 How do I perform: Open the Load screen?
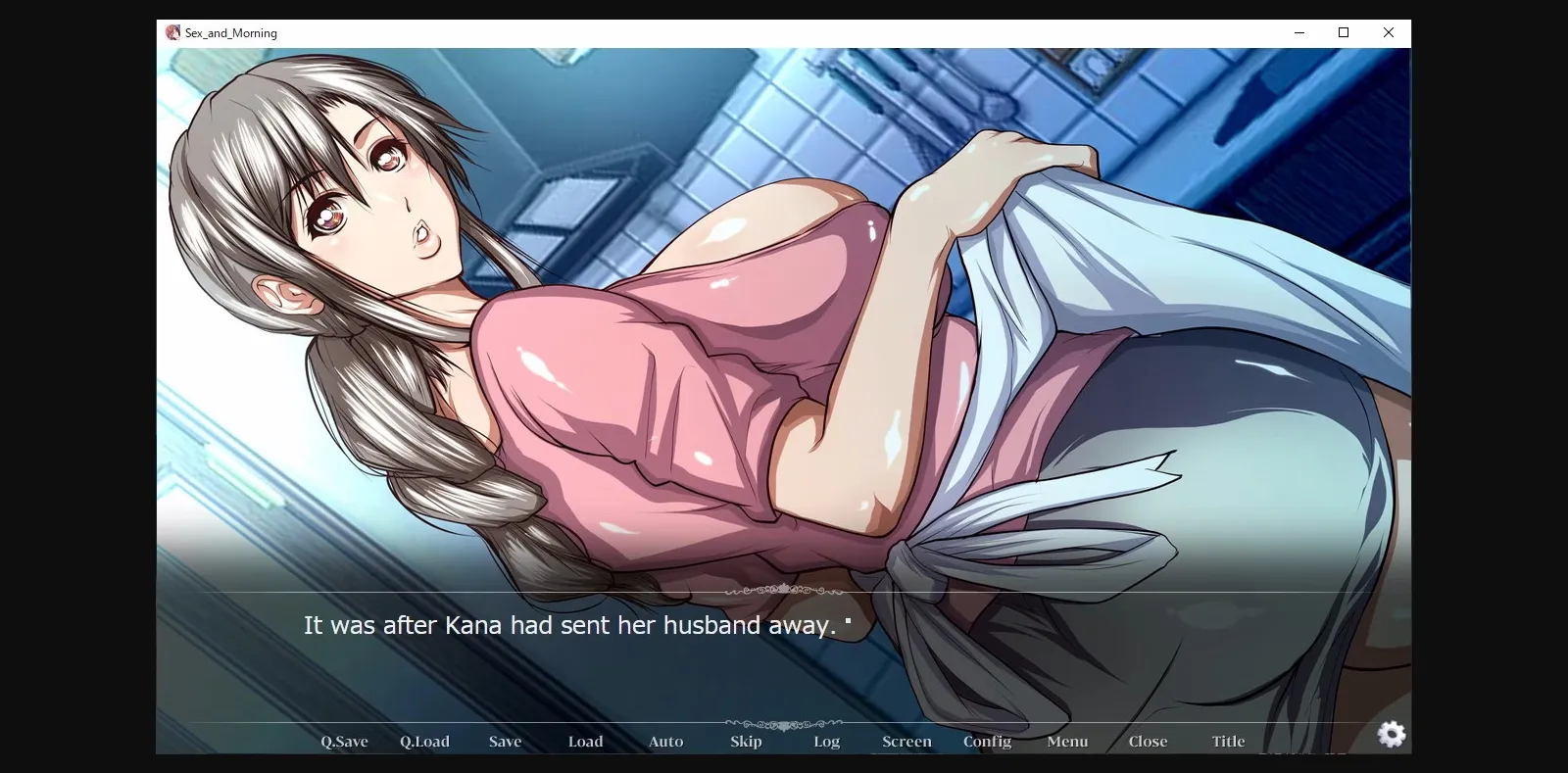[585, 742]
